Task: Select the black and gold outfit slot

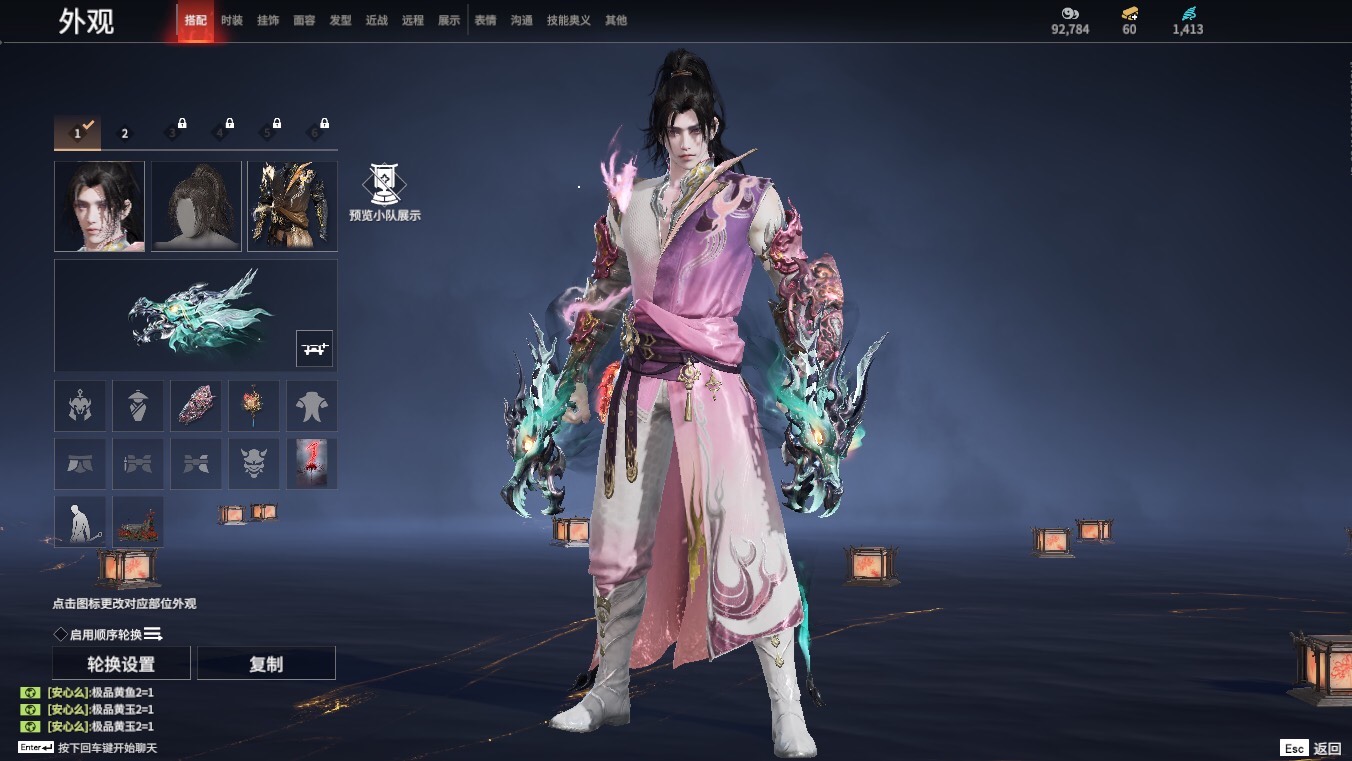Action: click(x=292, y=206)
